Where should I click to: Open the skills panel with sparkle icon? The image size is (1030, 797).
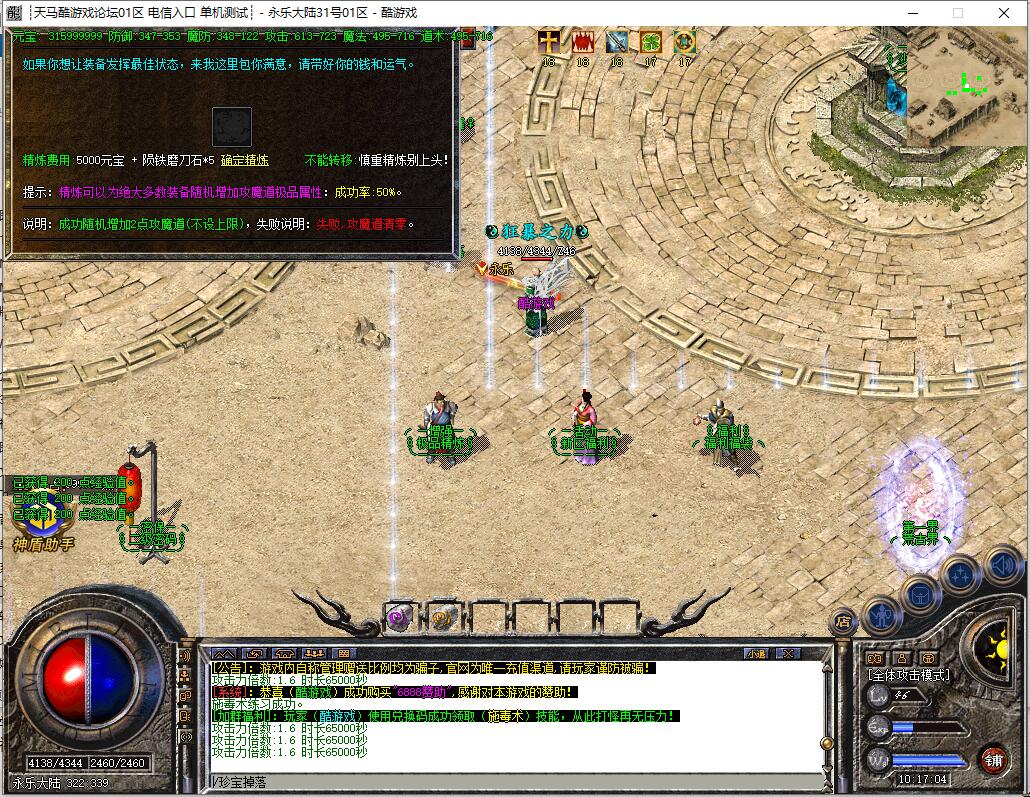point(960,574)
